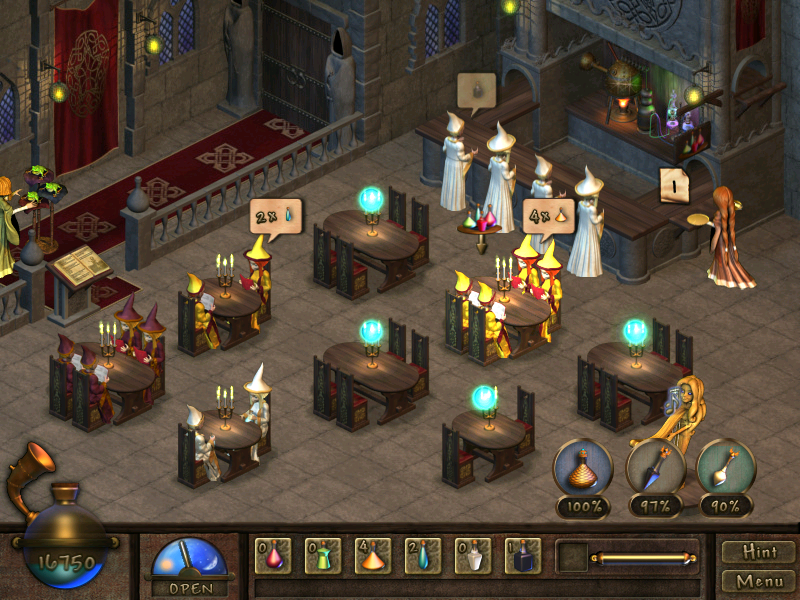Activate the orange flask tool at 100%
This screenshot has height=600, width=800.
[583, 468]
